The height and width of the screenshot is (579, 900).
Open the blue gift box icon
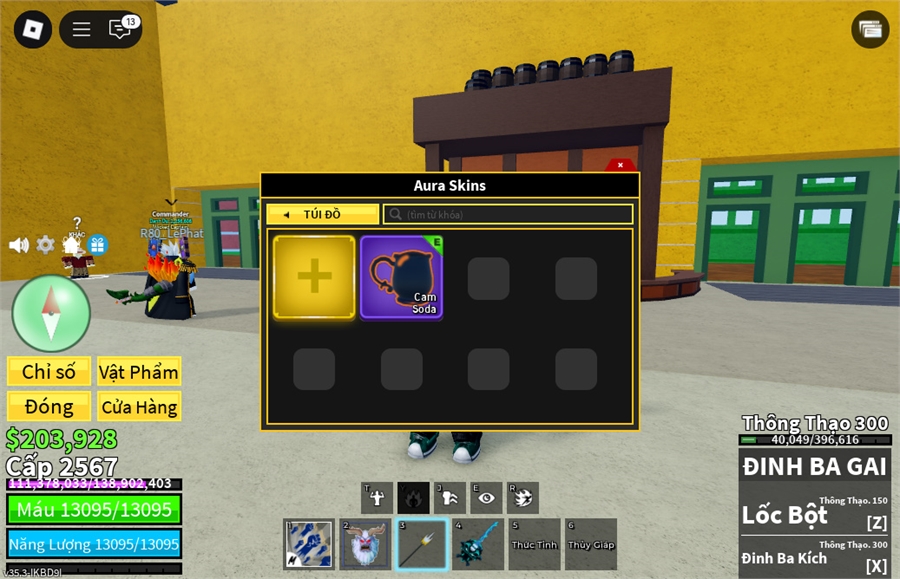(97, 245)
